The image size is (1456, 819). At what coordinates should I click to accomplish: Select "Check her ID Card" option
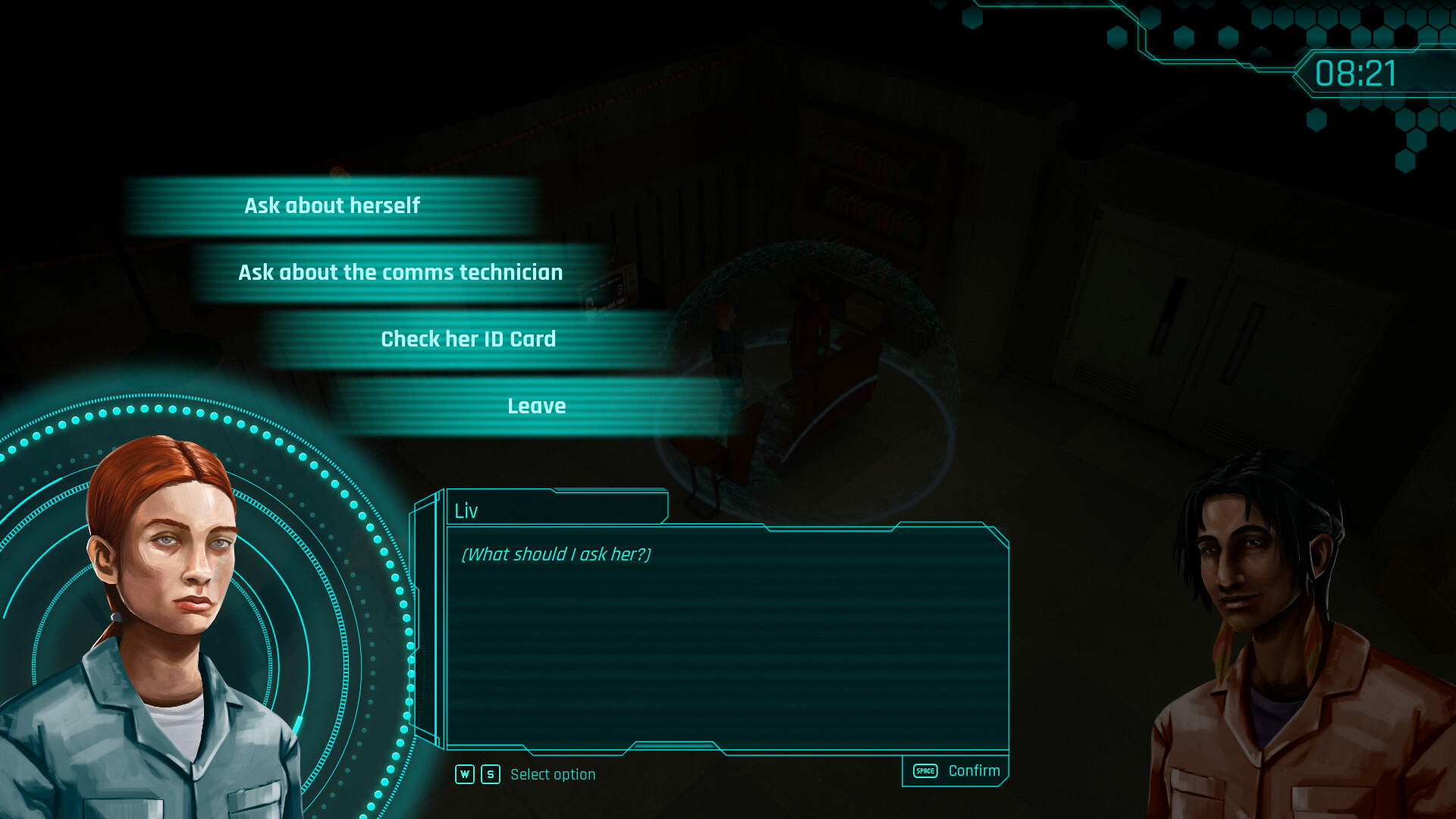469,339
